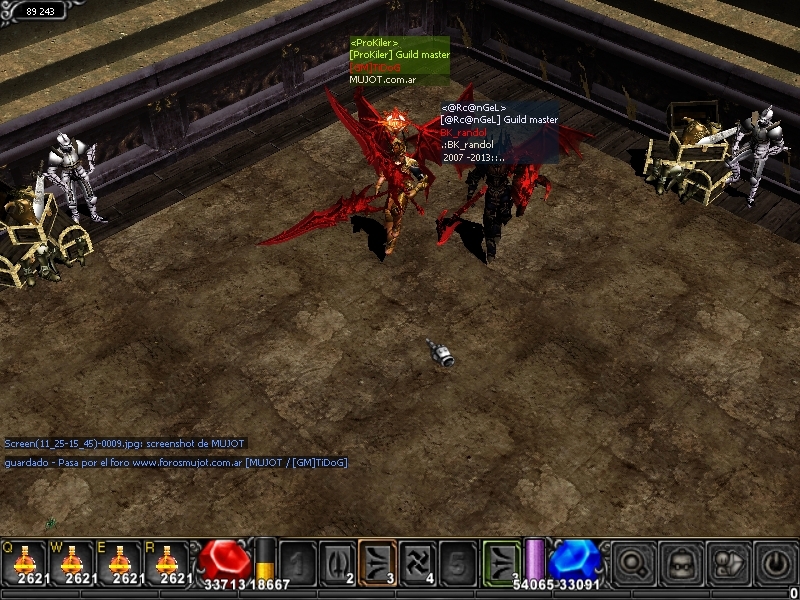This screenshot has width=800, height=600.
Task: Select empty skill slot 5
Action: (457, 562)
